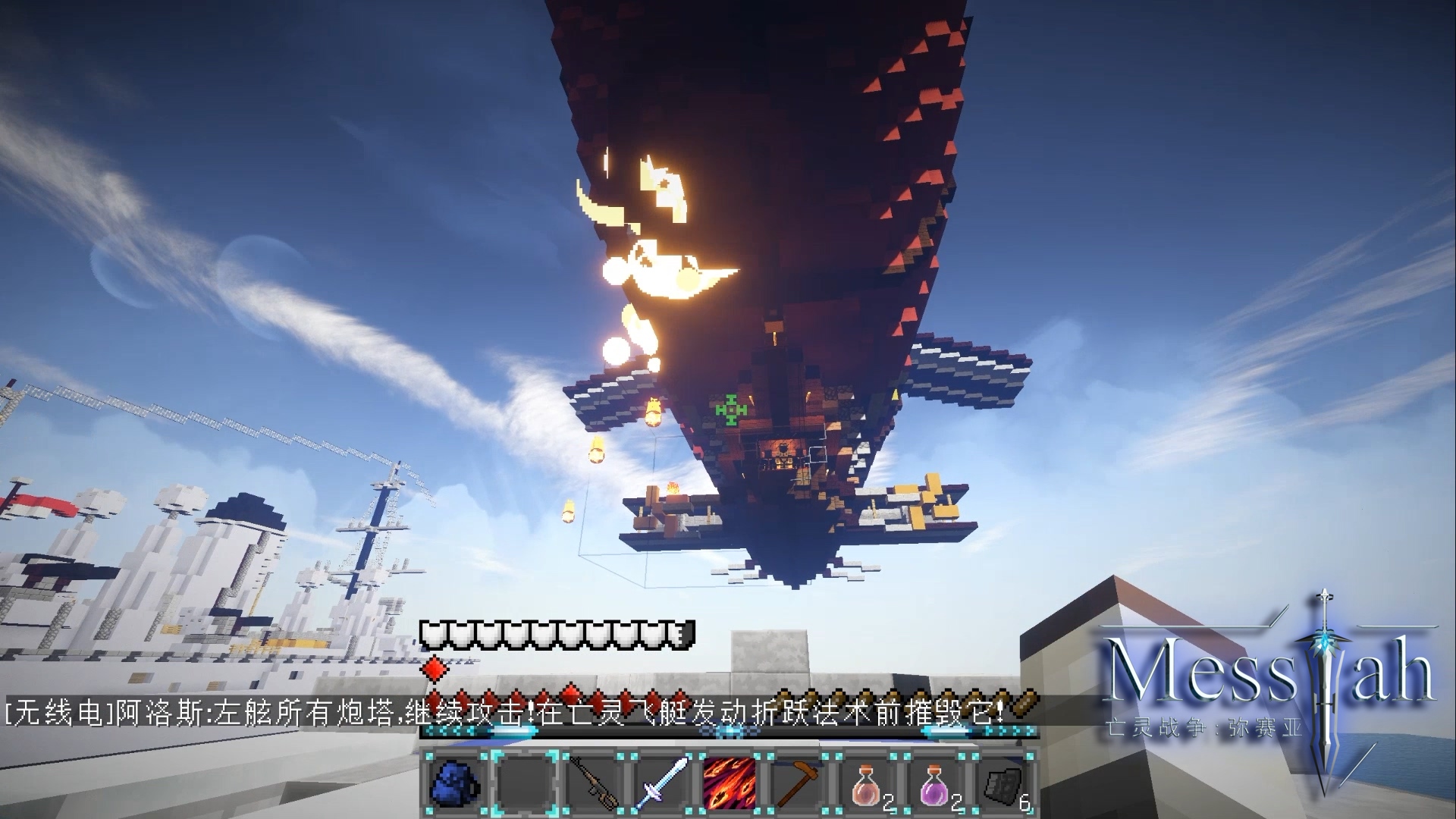The width and height of the screenshot is (1456, 819).
Task: Select the pink potion stack
Action: tap(867, 782)
